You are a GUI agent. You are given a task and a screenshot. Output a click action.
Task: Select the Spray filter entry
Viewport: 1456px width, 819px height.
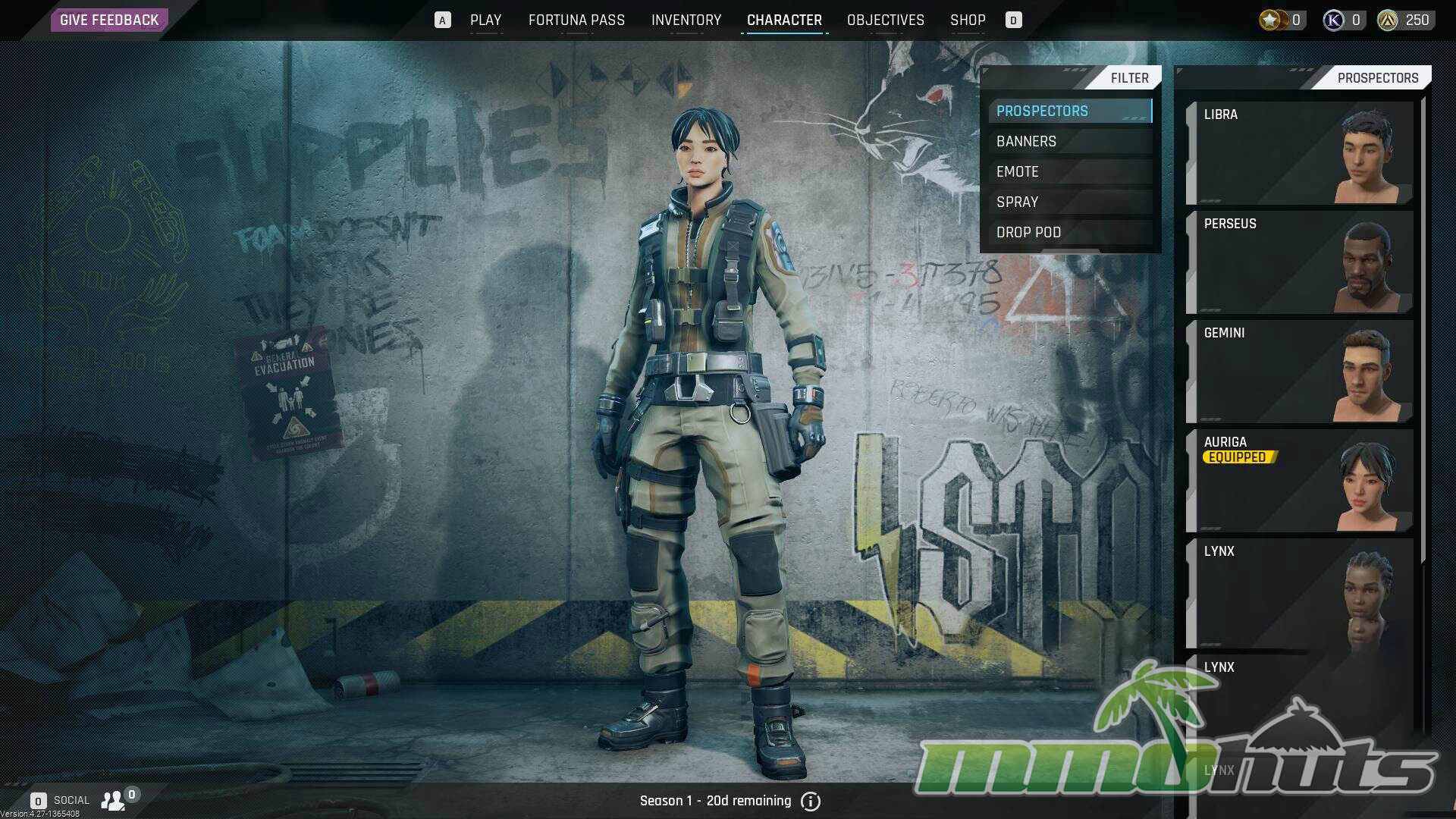[x=1069, y=202]
